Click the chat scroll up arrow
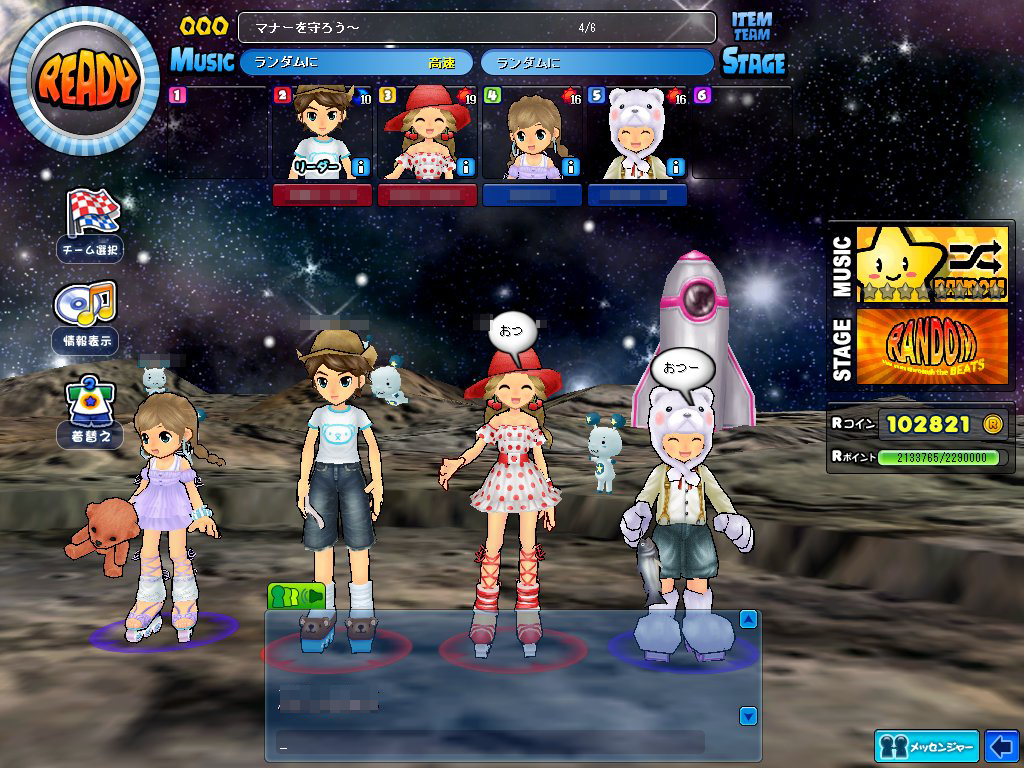 748,620
